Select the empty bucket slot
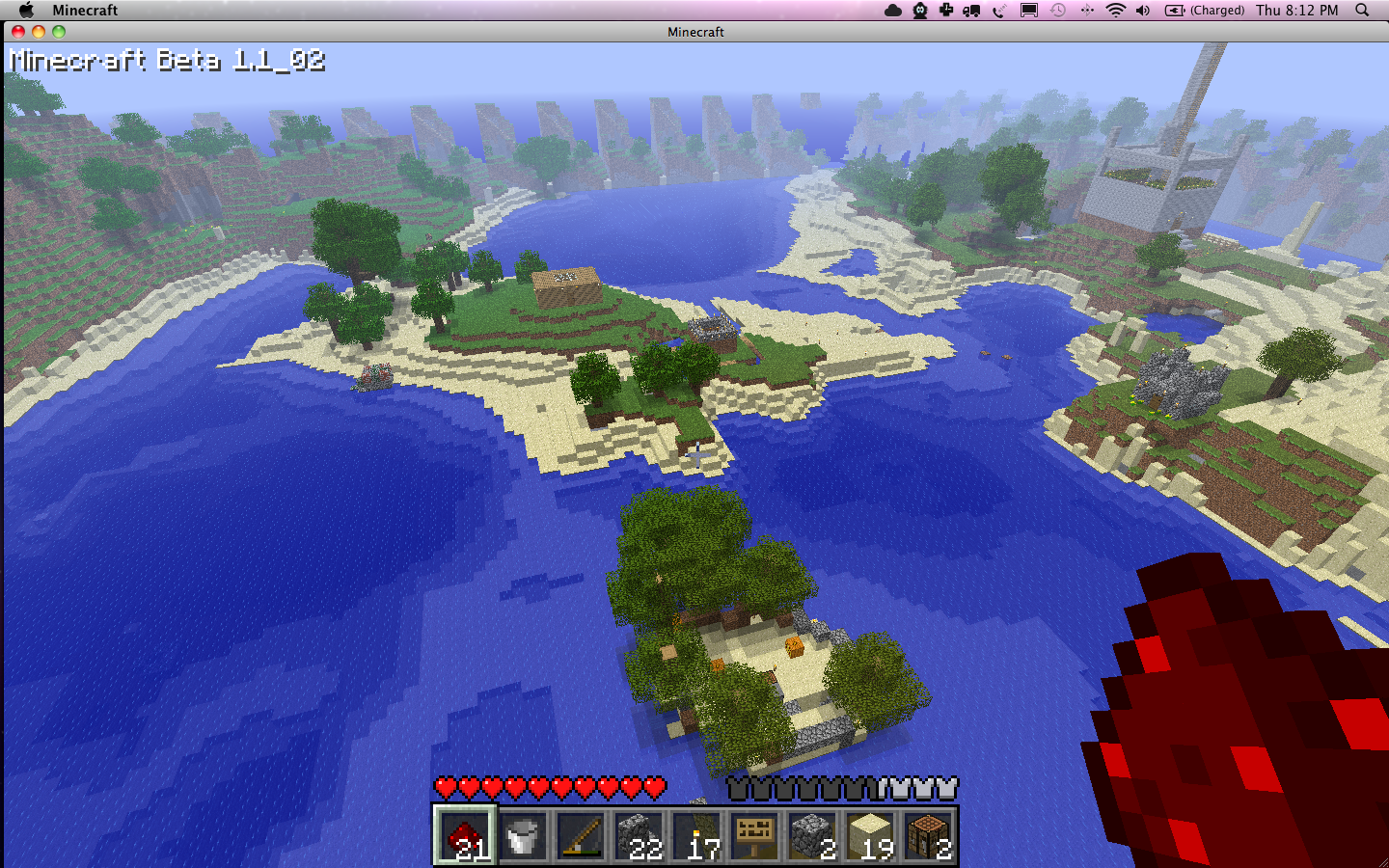This screenshot has height=868, width=1389. pyautogui.click(x=523, y=835)
